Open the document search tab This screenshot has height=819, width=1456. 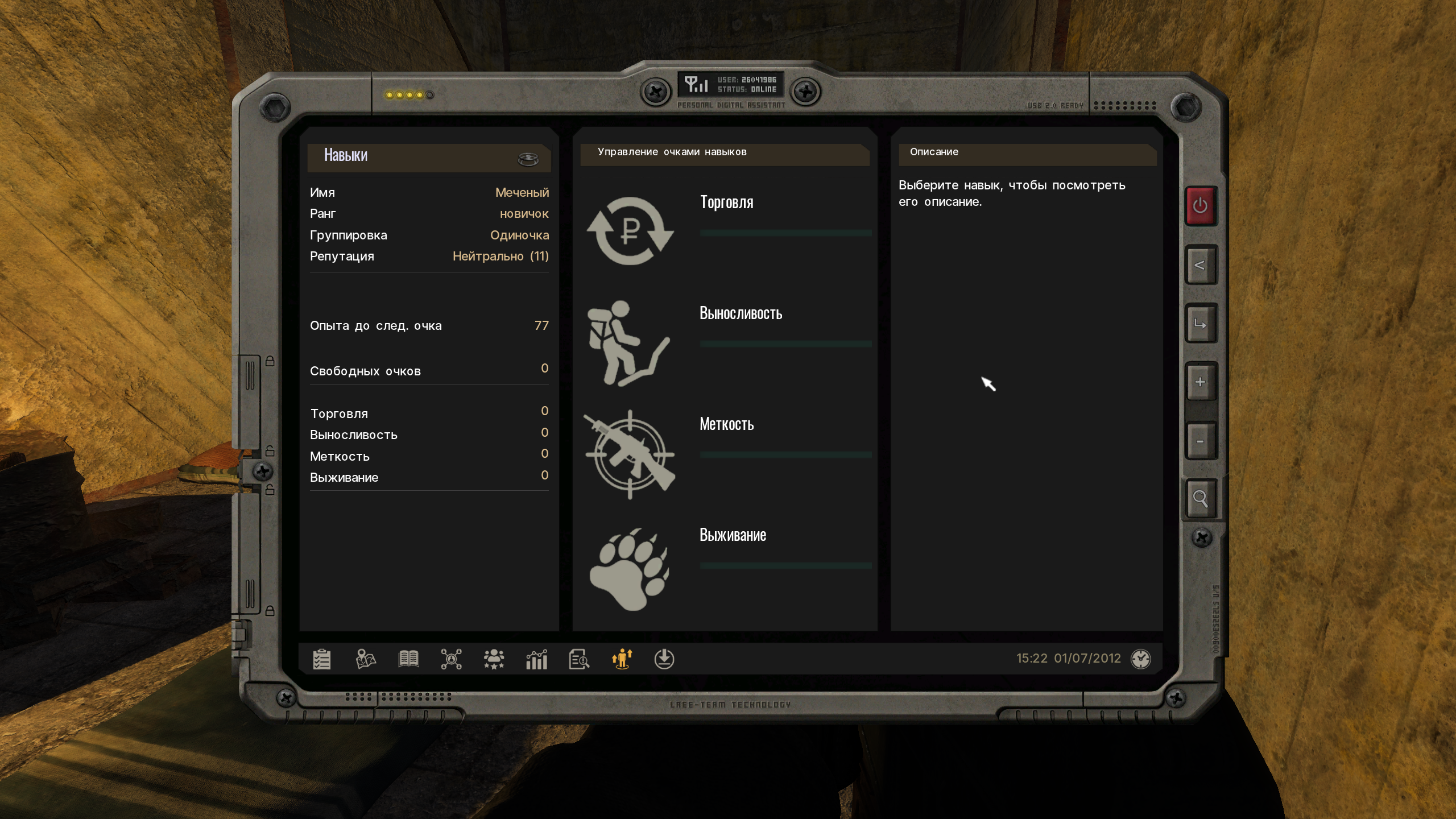click(x=579, y=659)
